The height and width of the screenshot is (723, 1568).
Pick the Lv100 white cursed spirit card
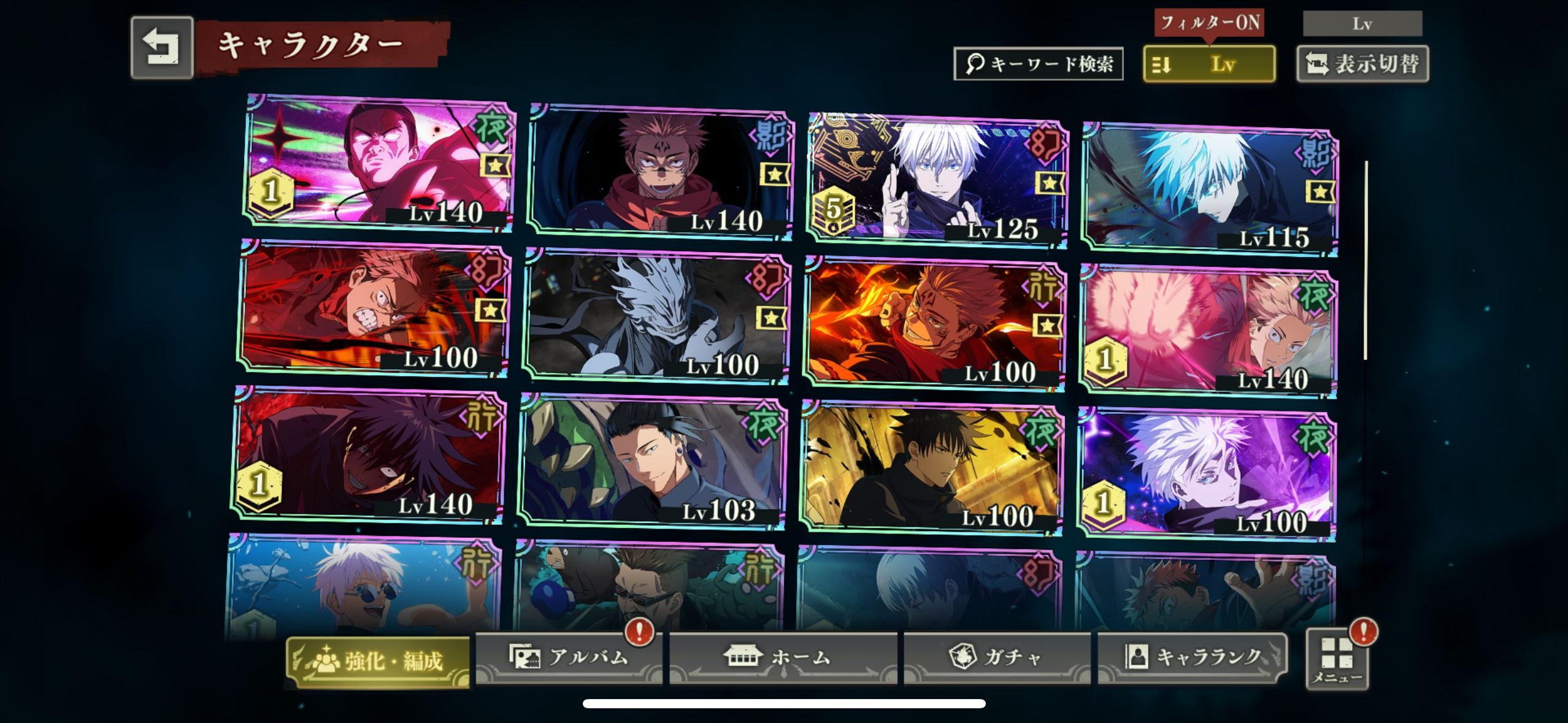click(656, 316)
